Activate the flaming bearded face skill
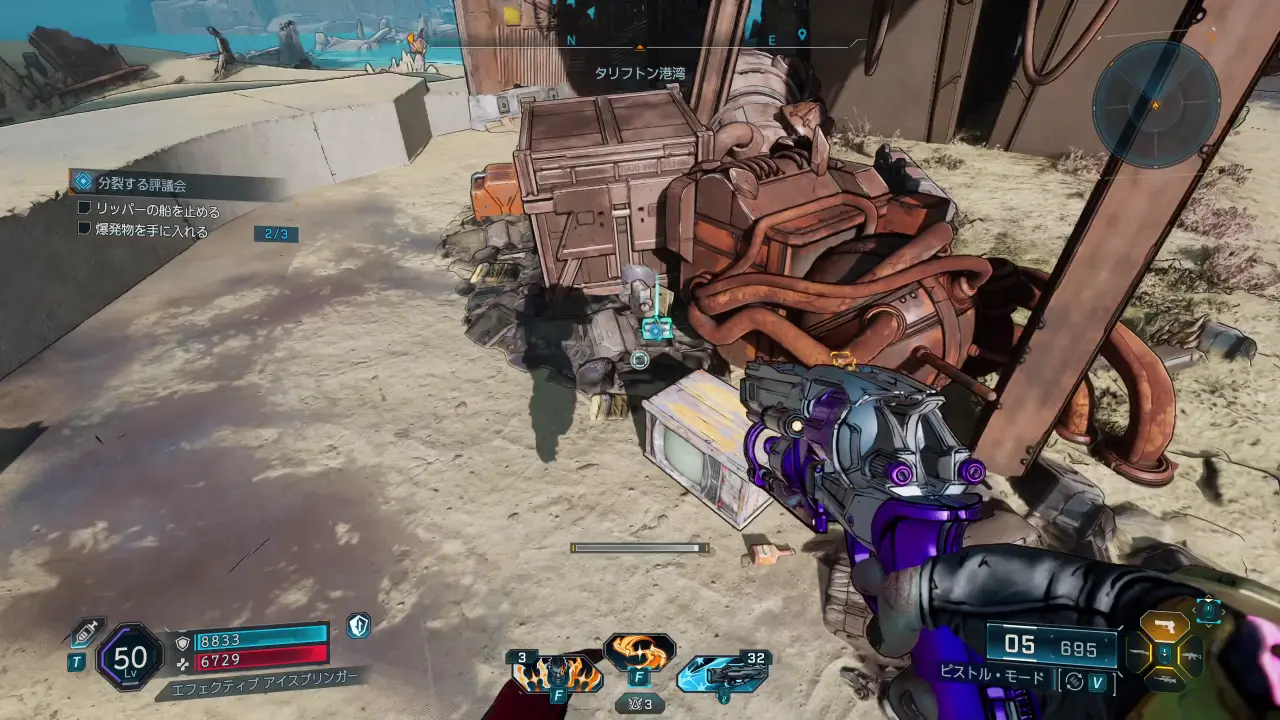This screenshot has width=1280, height=720. (x=557, y=674)
